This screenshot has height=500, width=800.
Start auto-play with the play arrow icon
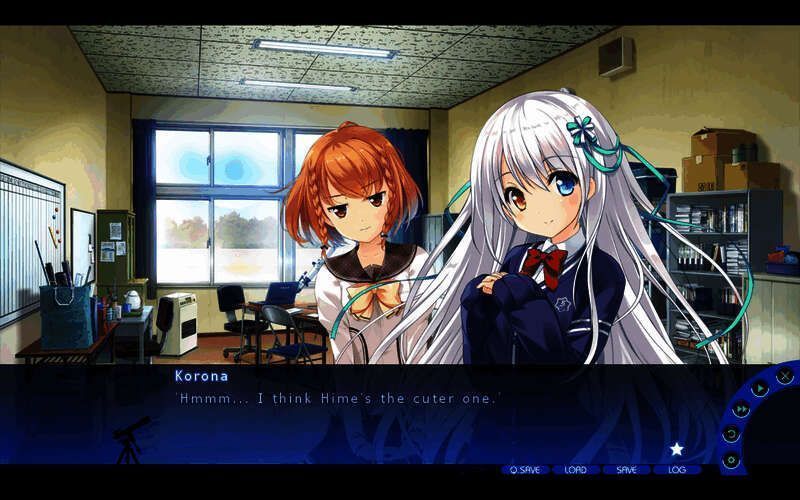coord(760,388)
